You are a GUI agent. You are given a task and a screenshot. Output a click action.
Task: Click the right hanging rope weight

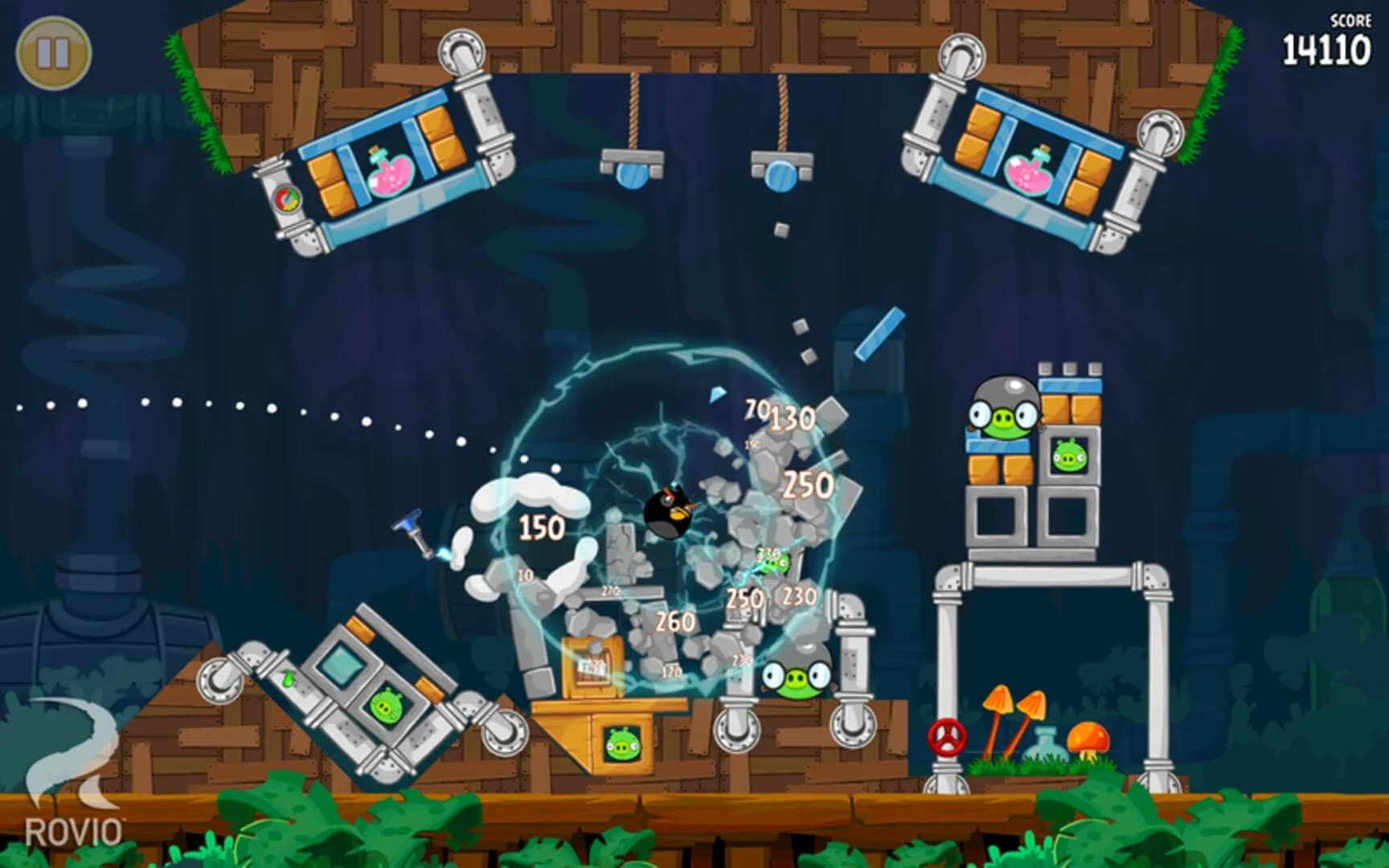pos(778,171)
